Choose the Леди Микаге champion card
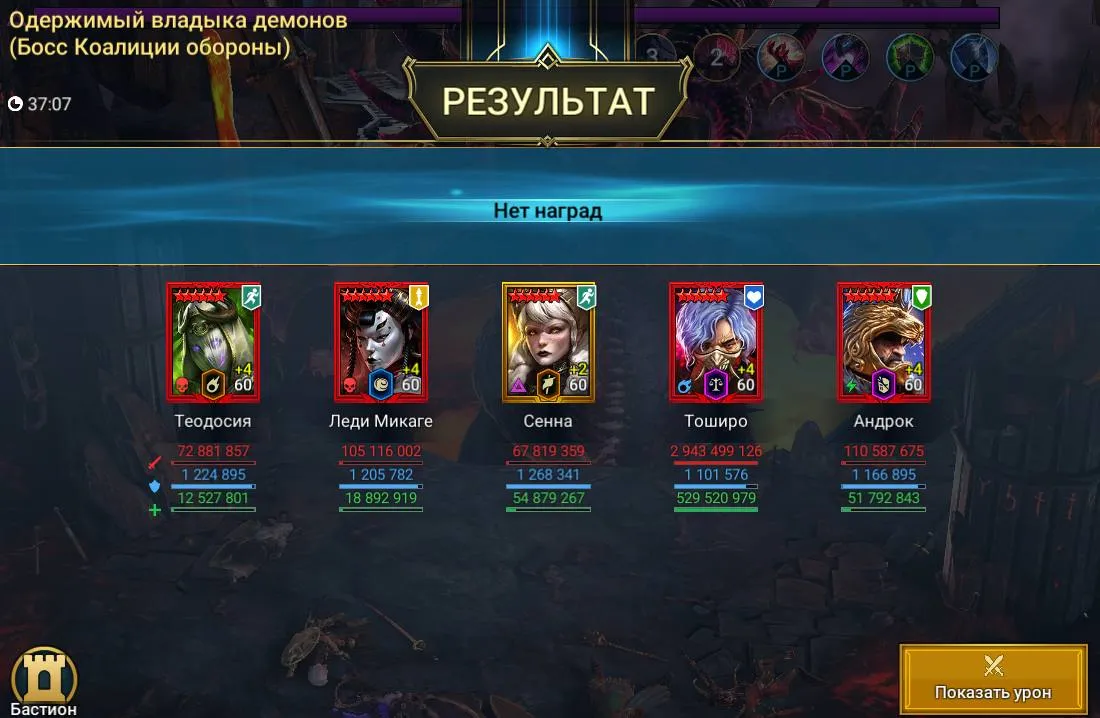 pos(381,342)
